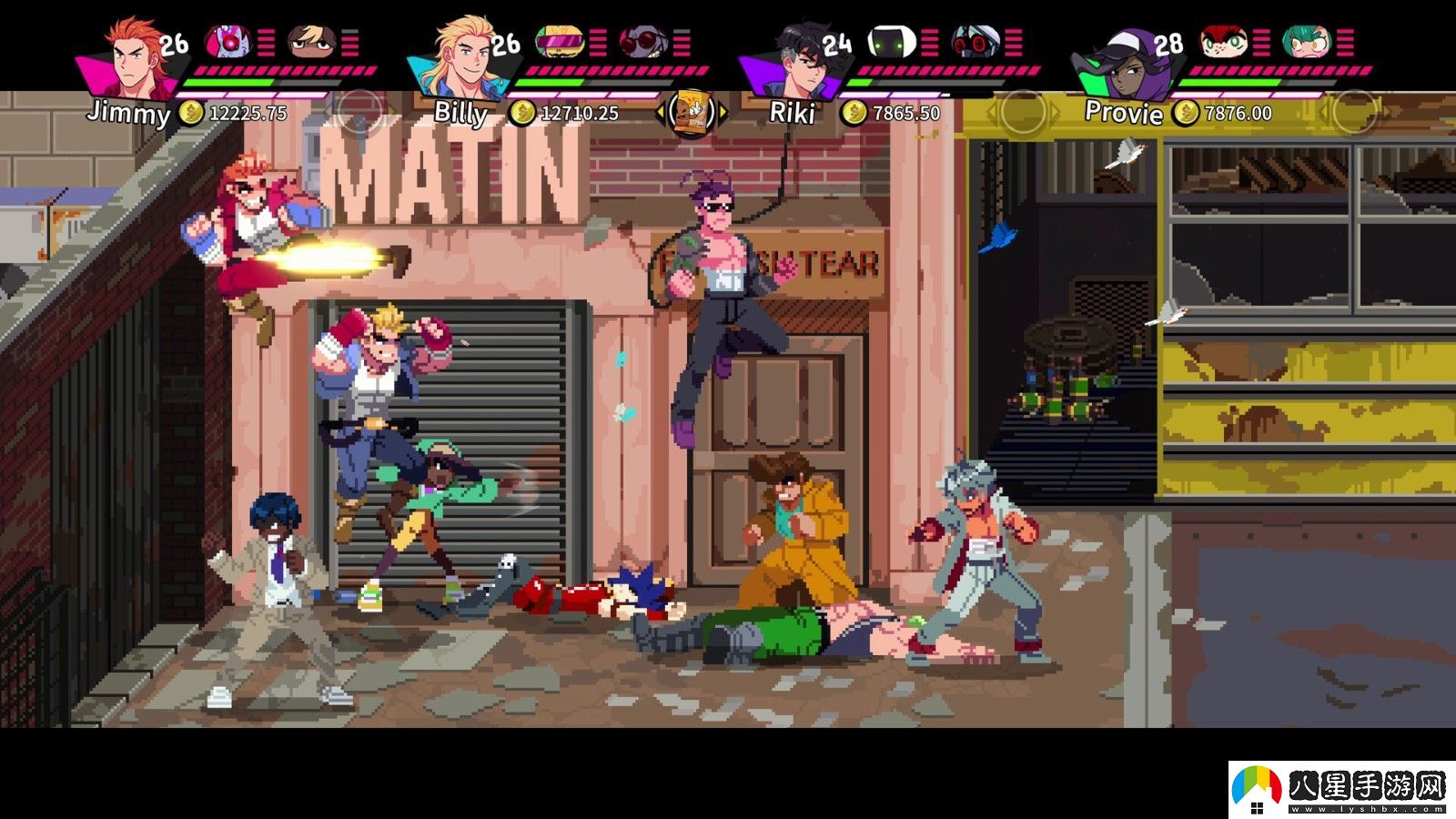Choose Billy's pink-visor recruit icon
The height and width of the screenshot is (819, 1456).
tap(559, 41)
